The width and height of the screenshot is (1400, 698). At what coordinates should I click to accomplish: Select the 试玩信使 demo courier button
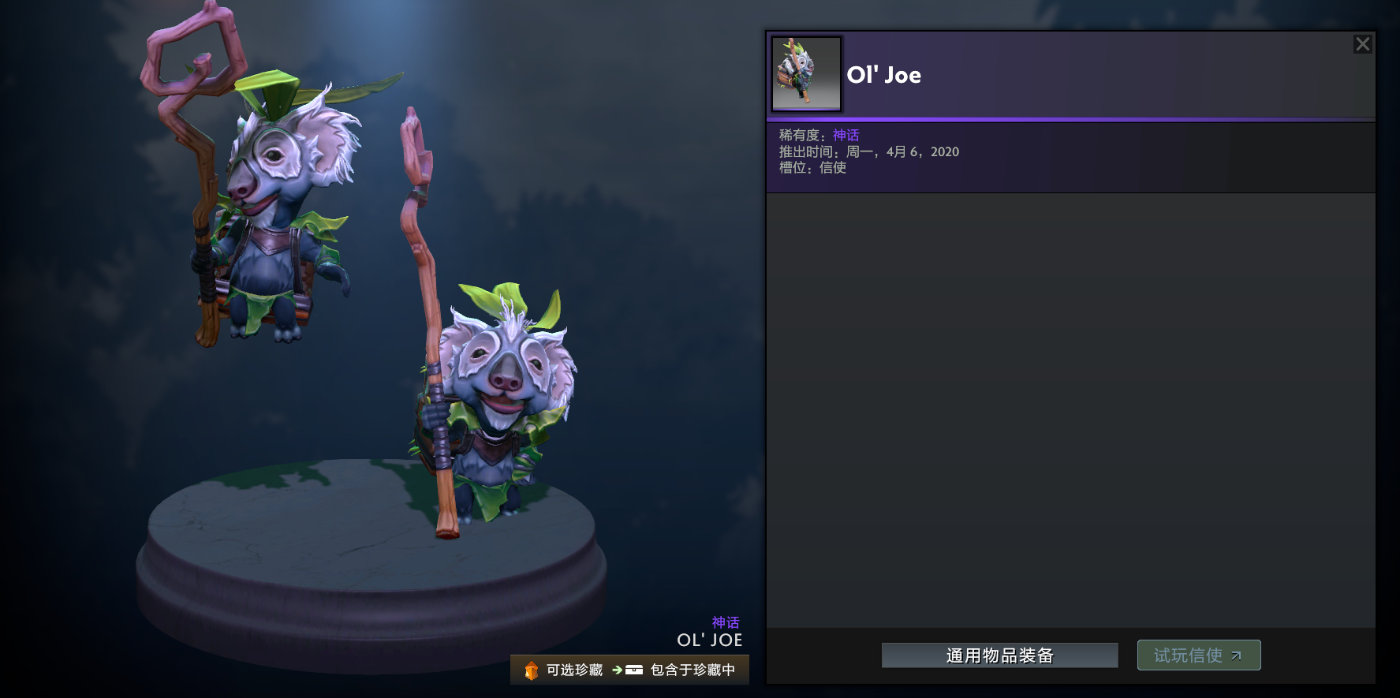tap(1198, 656)
